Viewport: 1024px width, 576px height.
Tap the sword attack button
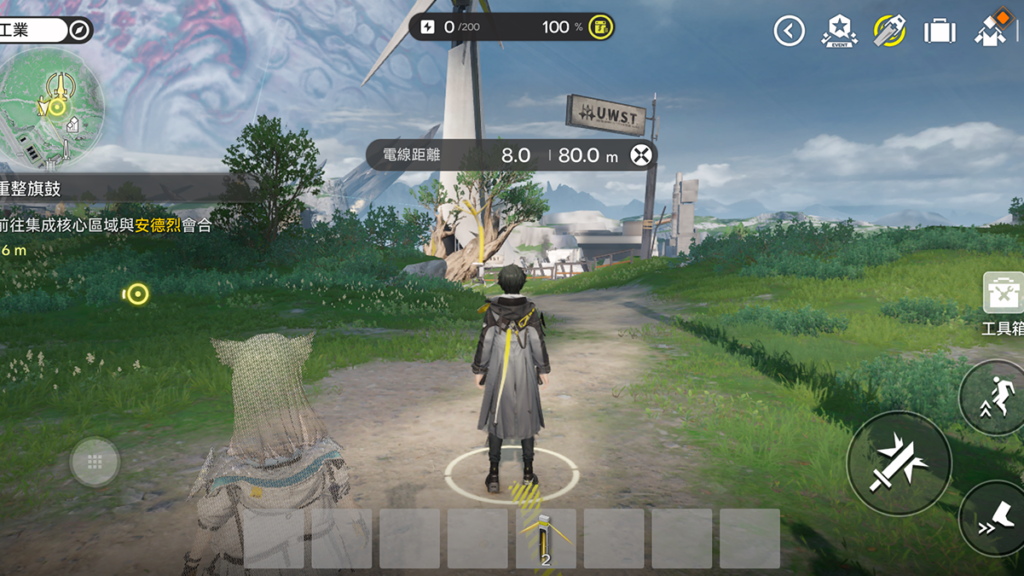click(x=898, y=462)
